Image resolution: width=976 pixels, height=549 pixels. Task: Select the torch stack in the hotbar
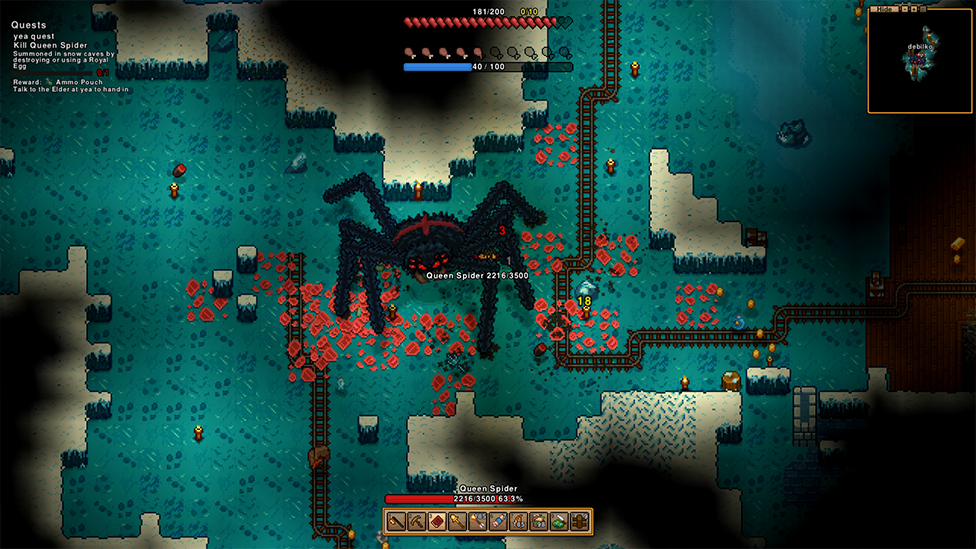click(477, 522)
